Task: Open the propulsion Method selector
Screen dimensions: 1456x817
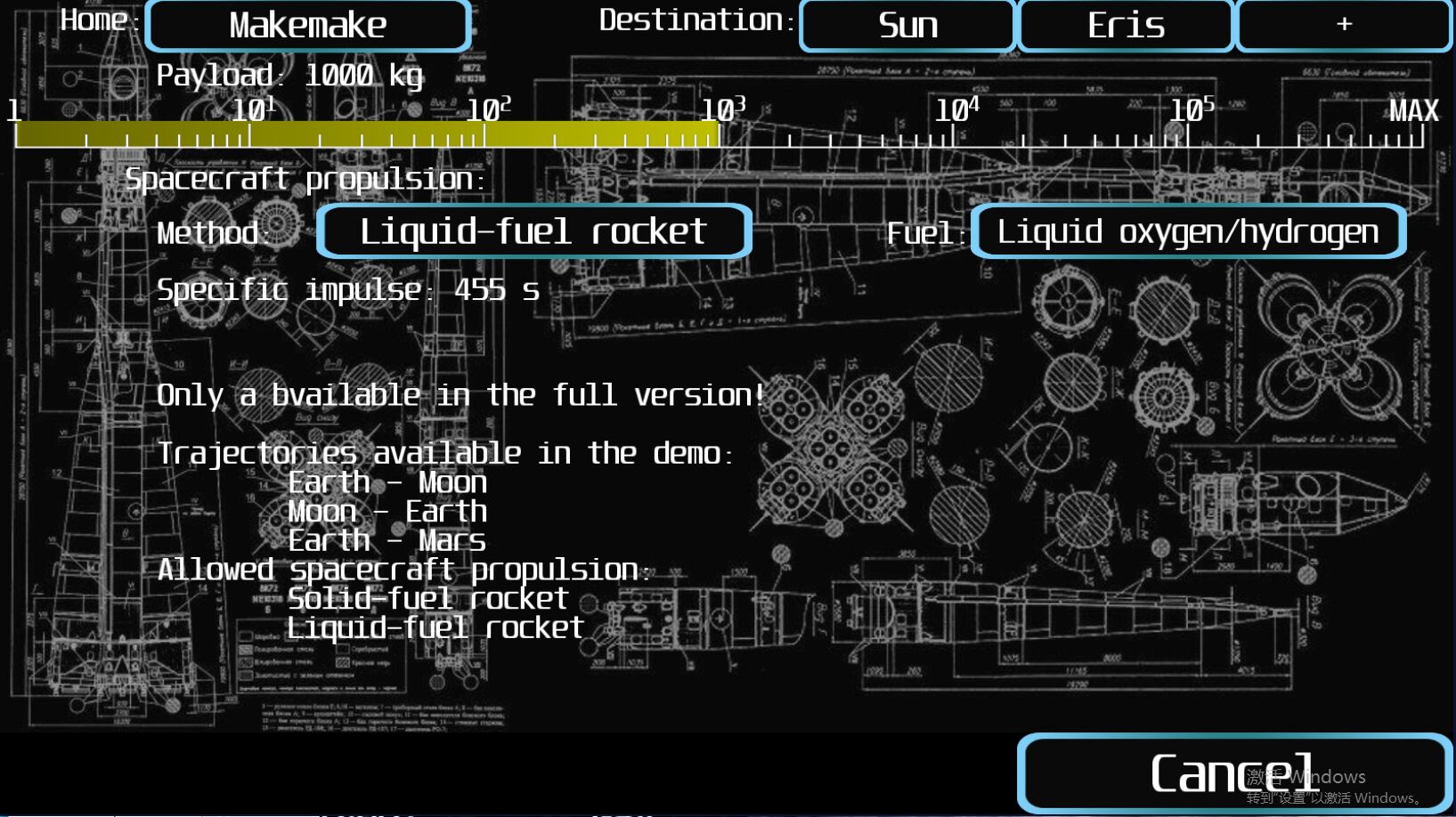Action: tap(534, 231)
